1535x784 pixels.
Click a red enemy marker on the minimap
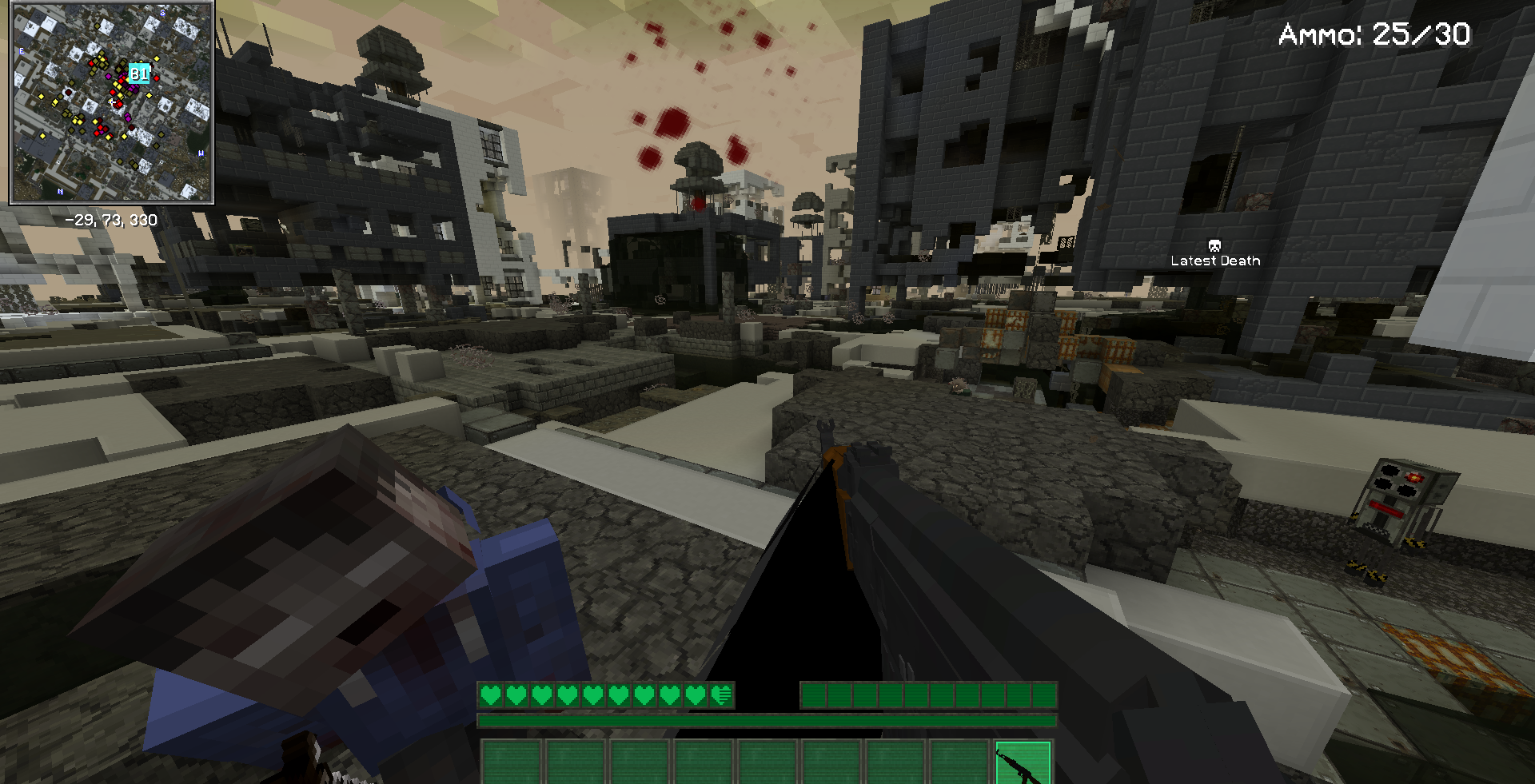(x=157, y=78)
